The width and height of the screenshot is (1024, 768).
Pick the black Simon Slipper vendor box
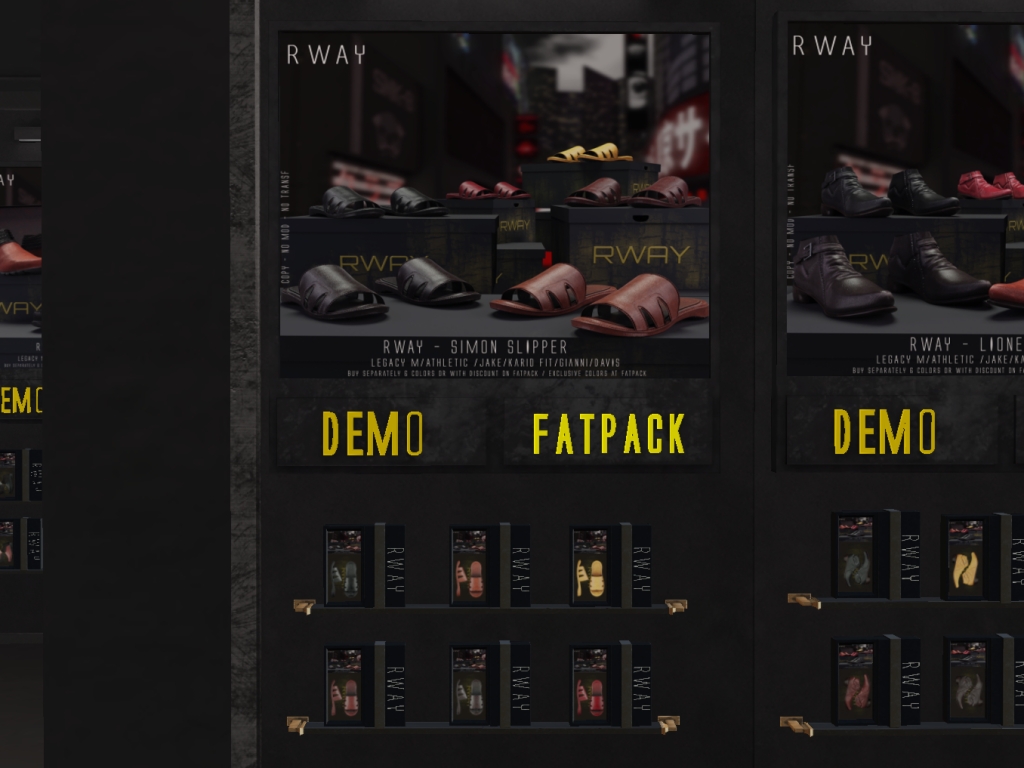(x=344, y=567)
